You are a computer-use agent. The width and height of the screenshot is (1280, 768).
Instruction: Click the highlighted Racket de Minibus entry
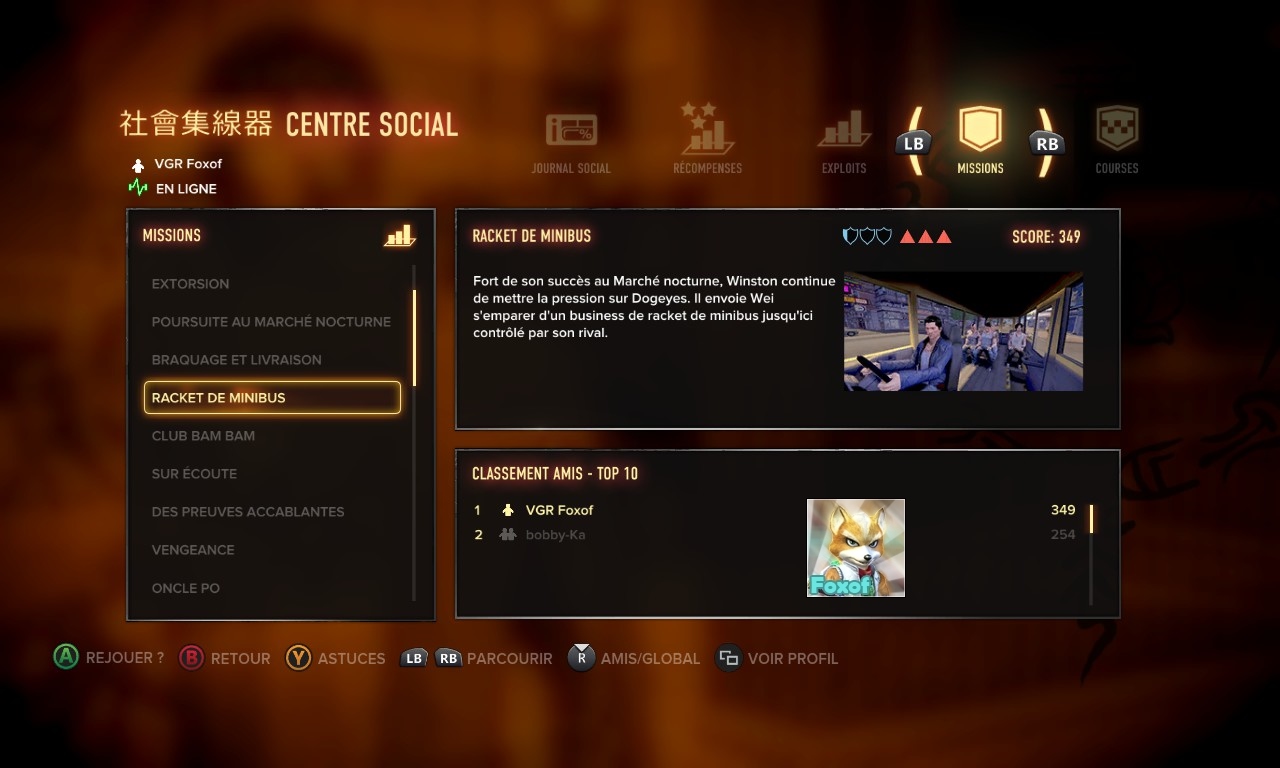pos(272,398)
